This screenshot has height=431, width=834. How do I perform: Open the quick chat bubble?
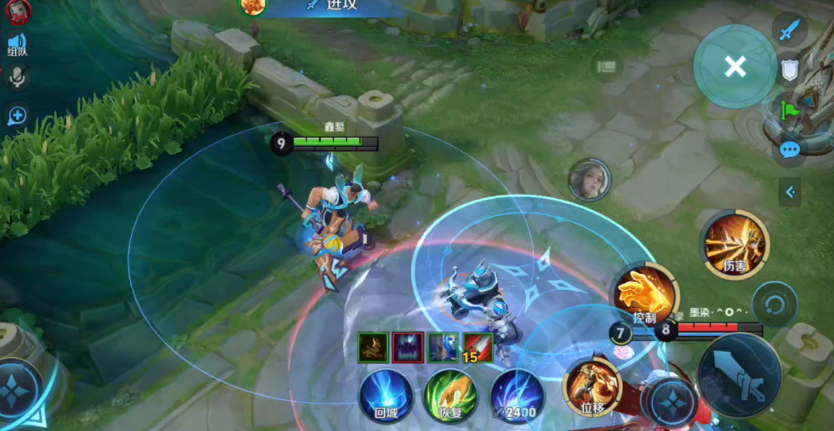(790, 150)
